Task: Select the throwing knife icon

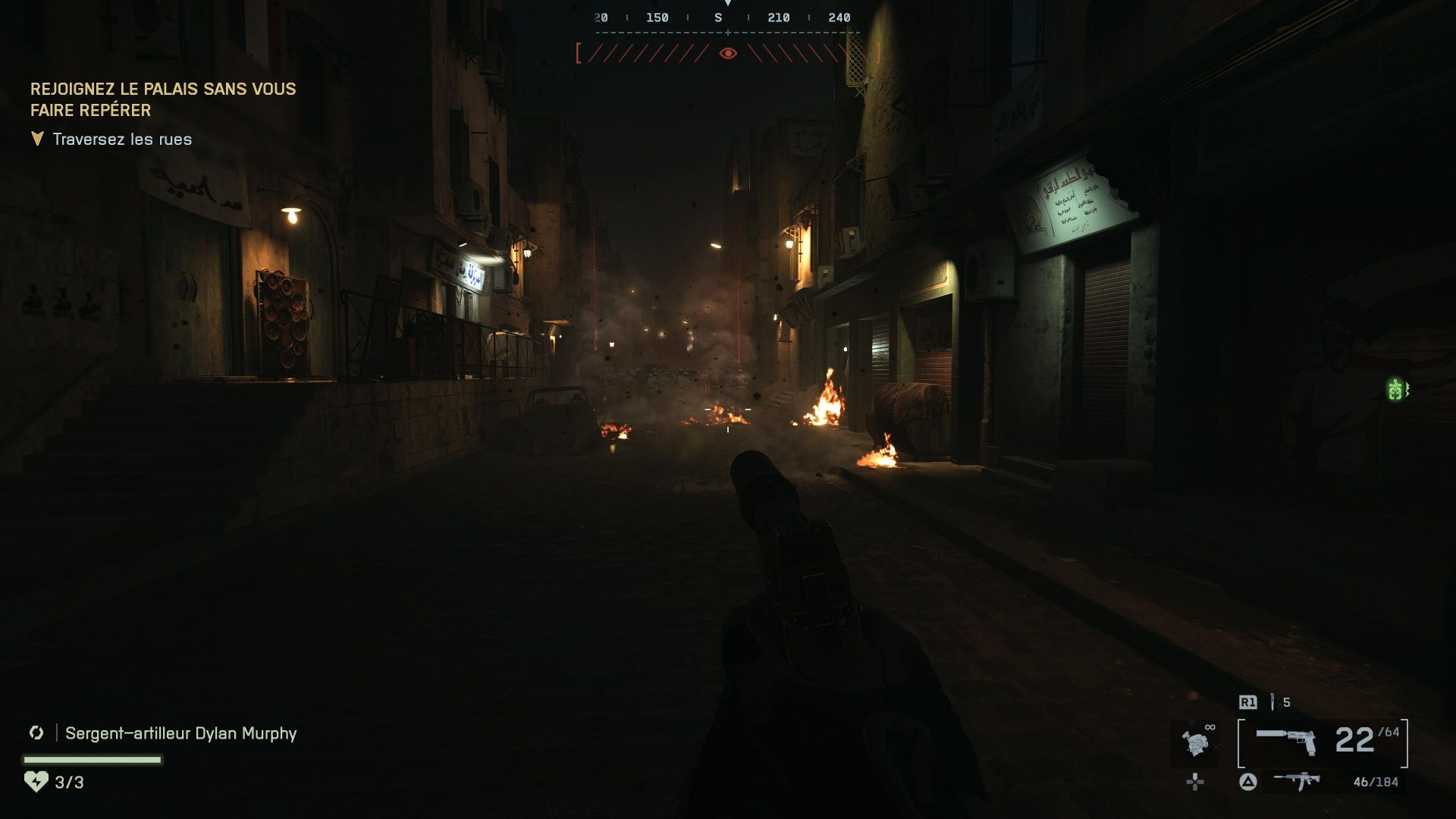Action: pyautogui.click(x=1273, y=702)
